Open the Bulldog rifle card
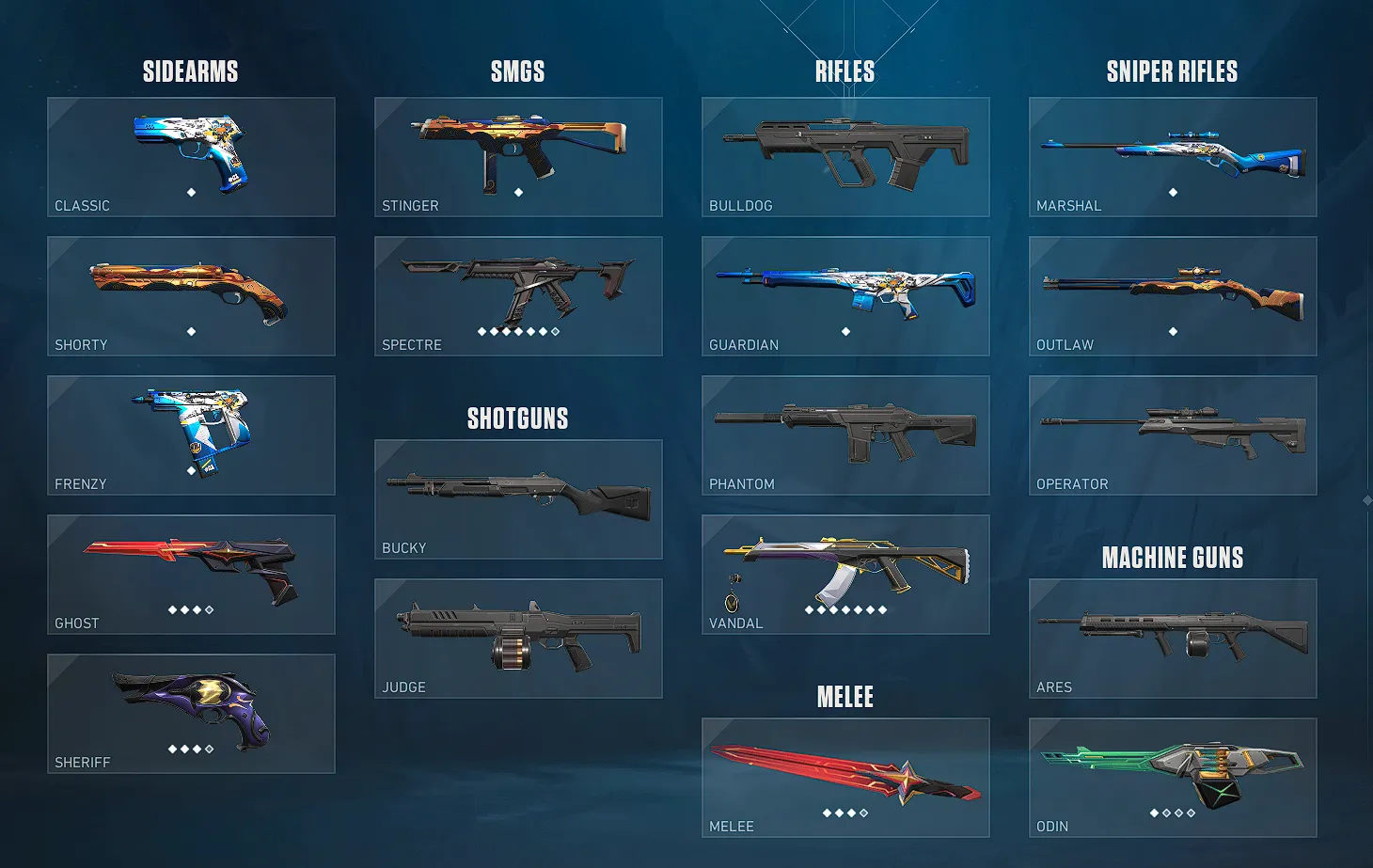Screen dimensions: 1373x868 click(x=844, y=157)
